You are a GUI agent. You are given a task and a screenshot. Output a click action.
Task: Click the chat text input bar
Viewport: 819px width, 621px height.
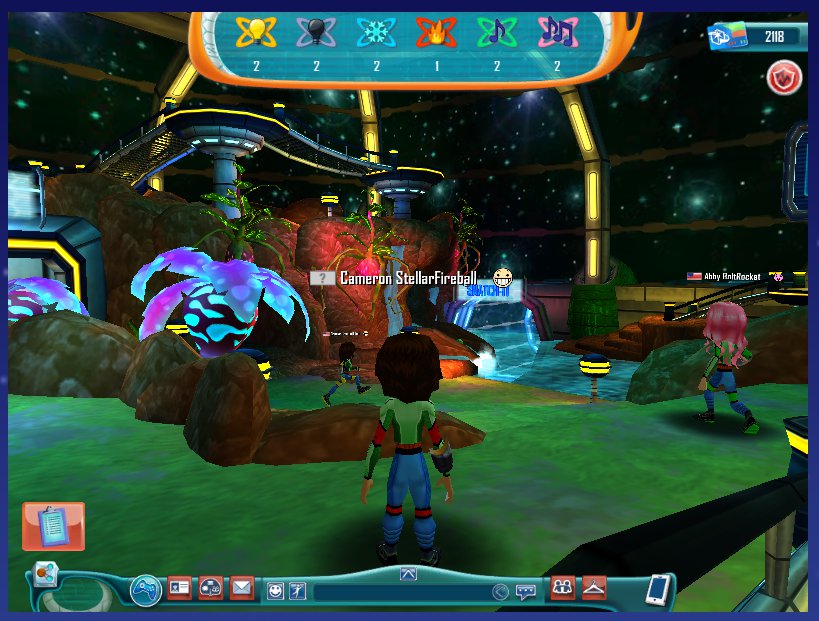pyautogui.click(x=400, y=592)
